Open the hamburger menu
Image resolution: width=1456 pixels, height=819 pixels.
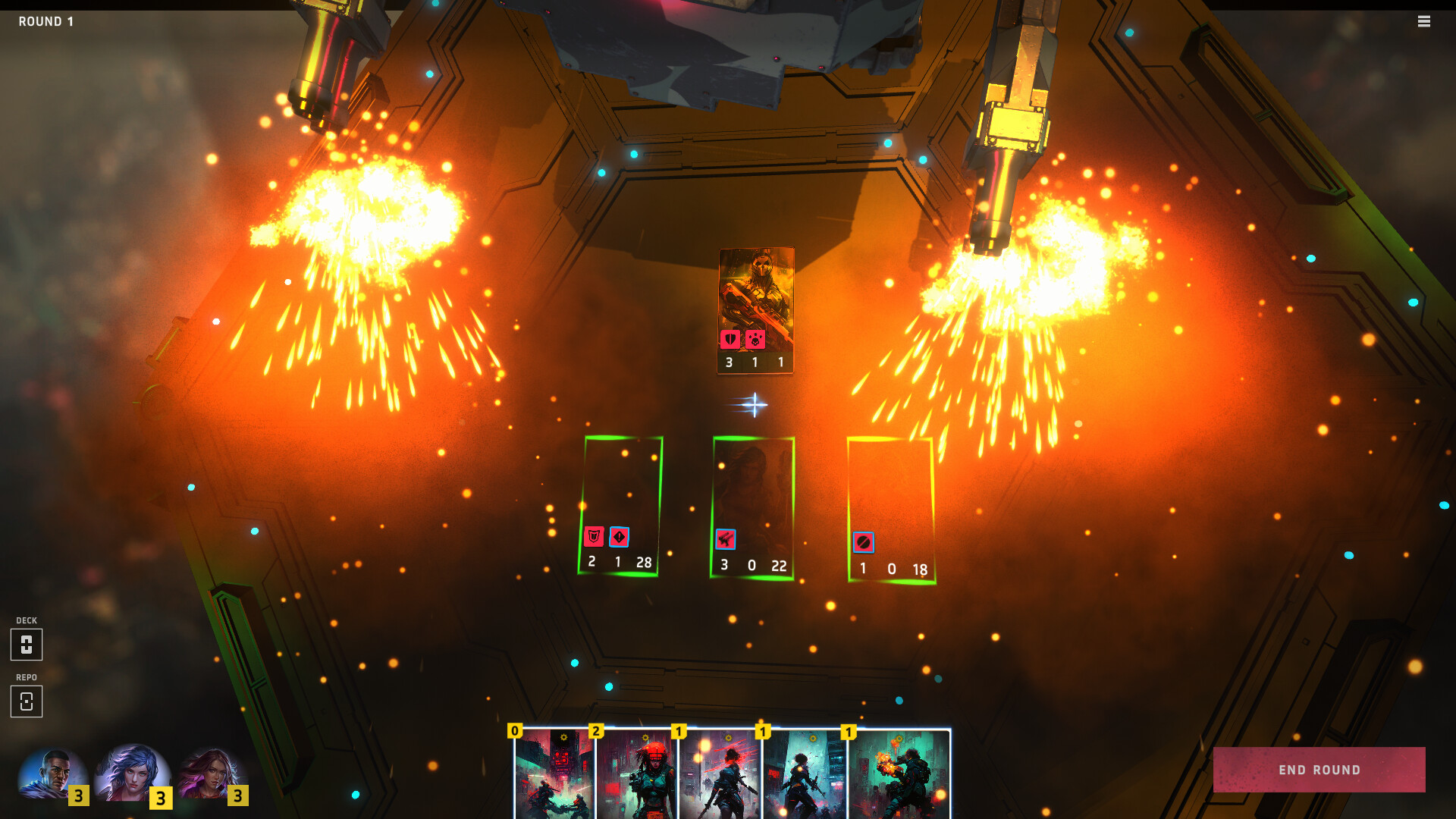pyautogui.click(x=1424, y=21)
